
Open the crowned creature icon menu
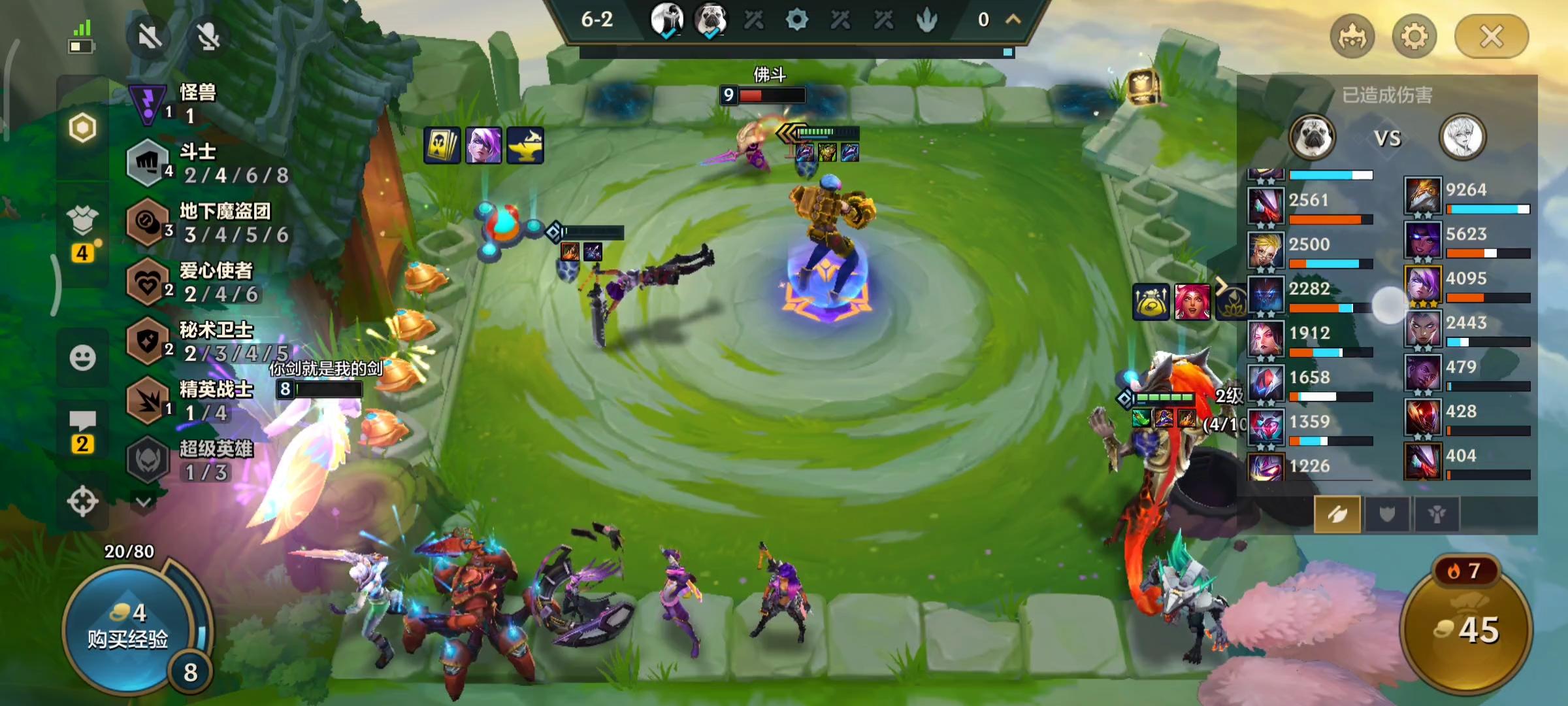tap(1352, 37)
